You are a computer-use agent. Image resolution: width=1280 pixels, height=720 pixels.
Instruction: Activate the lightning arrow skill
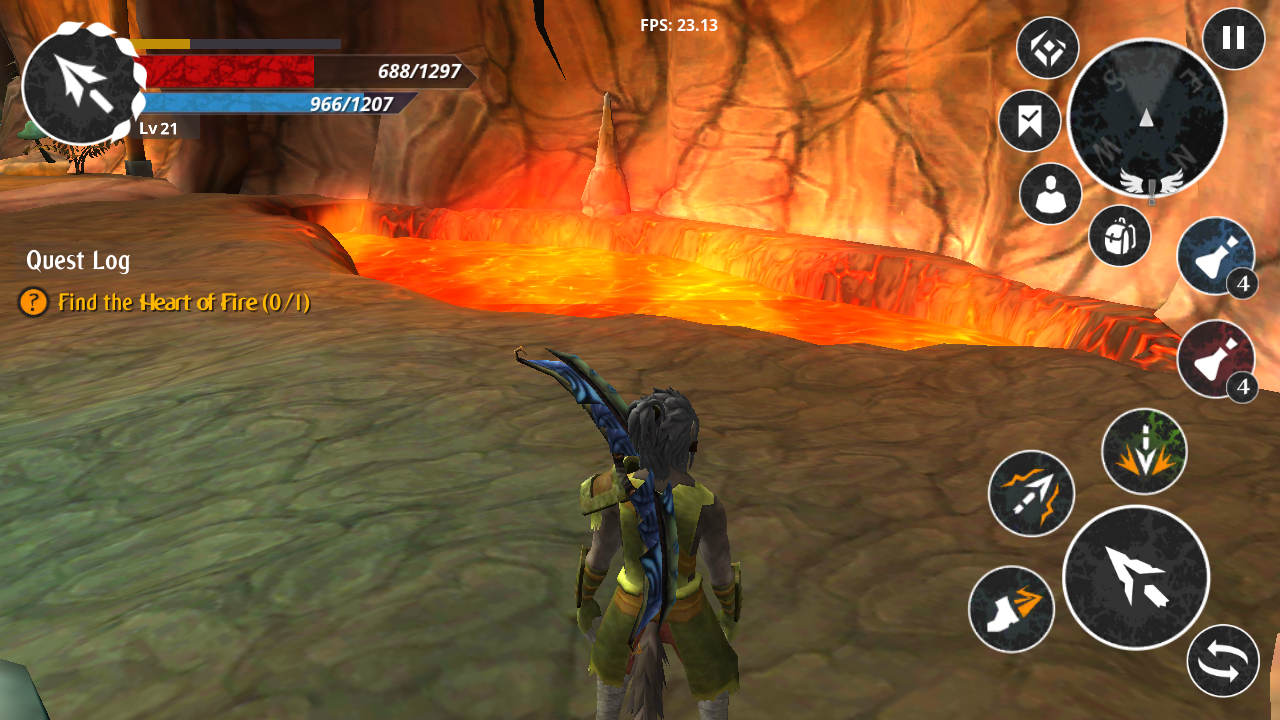[1031, 493]
